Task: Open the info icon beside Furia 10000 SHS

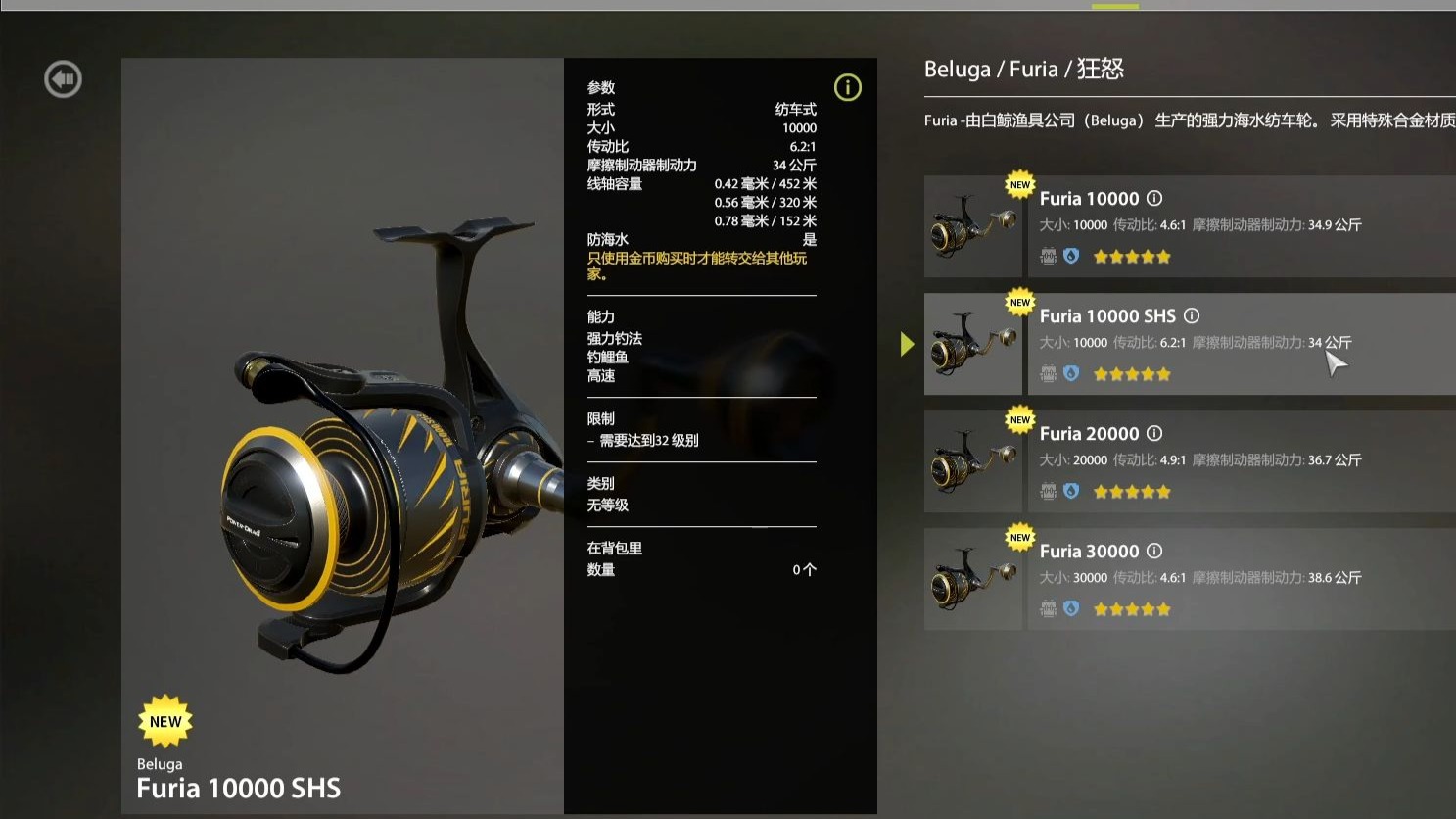Action: (1192, 315)
